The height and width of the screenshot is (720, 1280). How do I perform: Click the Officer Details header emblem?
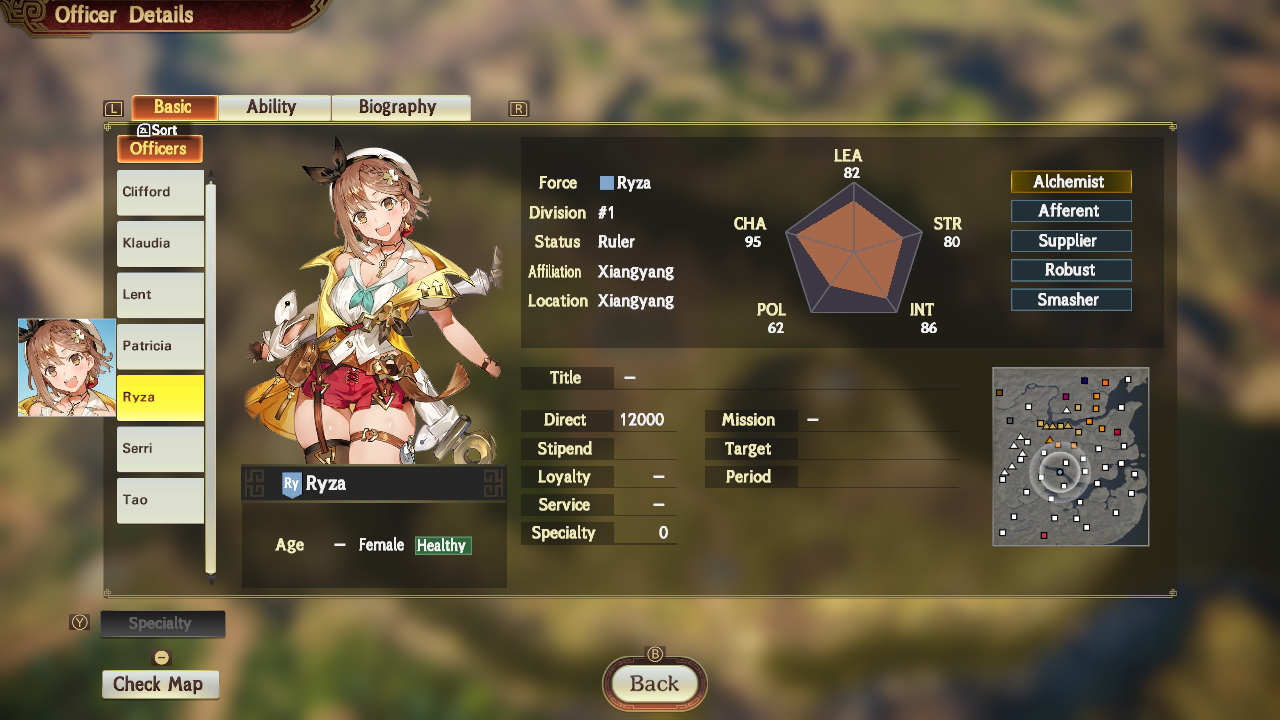coord(30,14)
